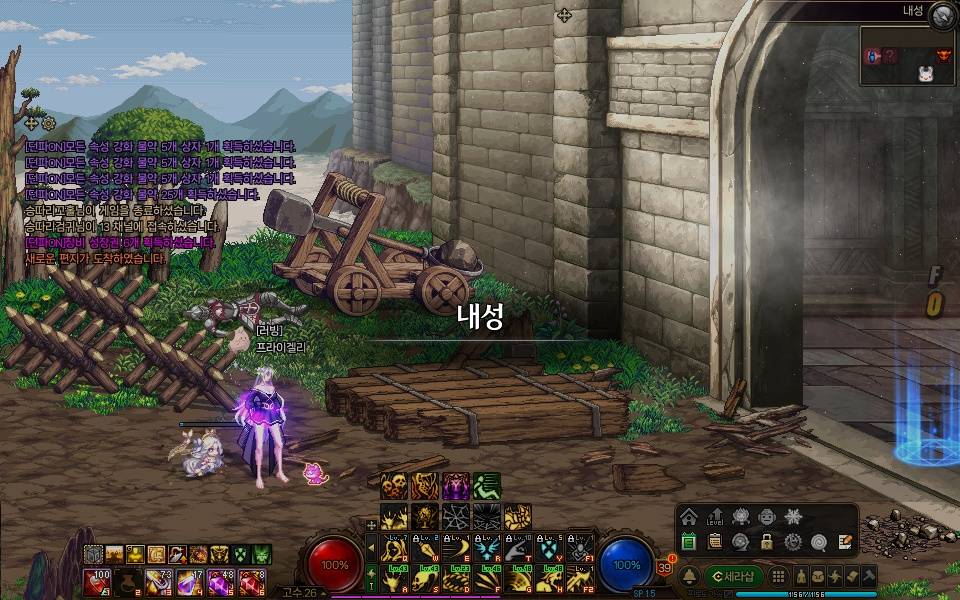Activate the hooded figure skill on key Q
This screenshot has width=960, height=600.
(x=394, y=547)
